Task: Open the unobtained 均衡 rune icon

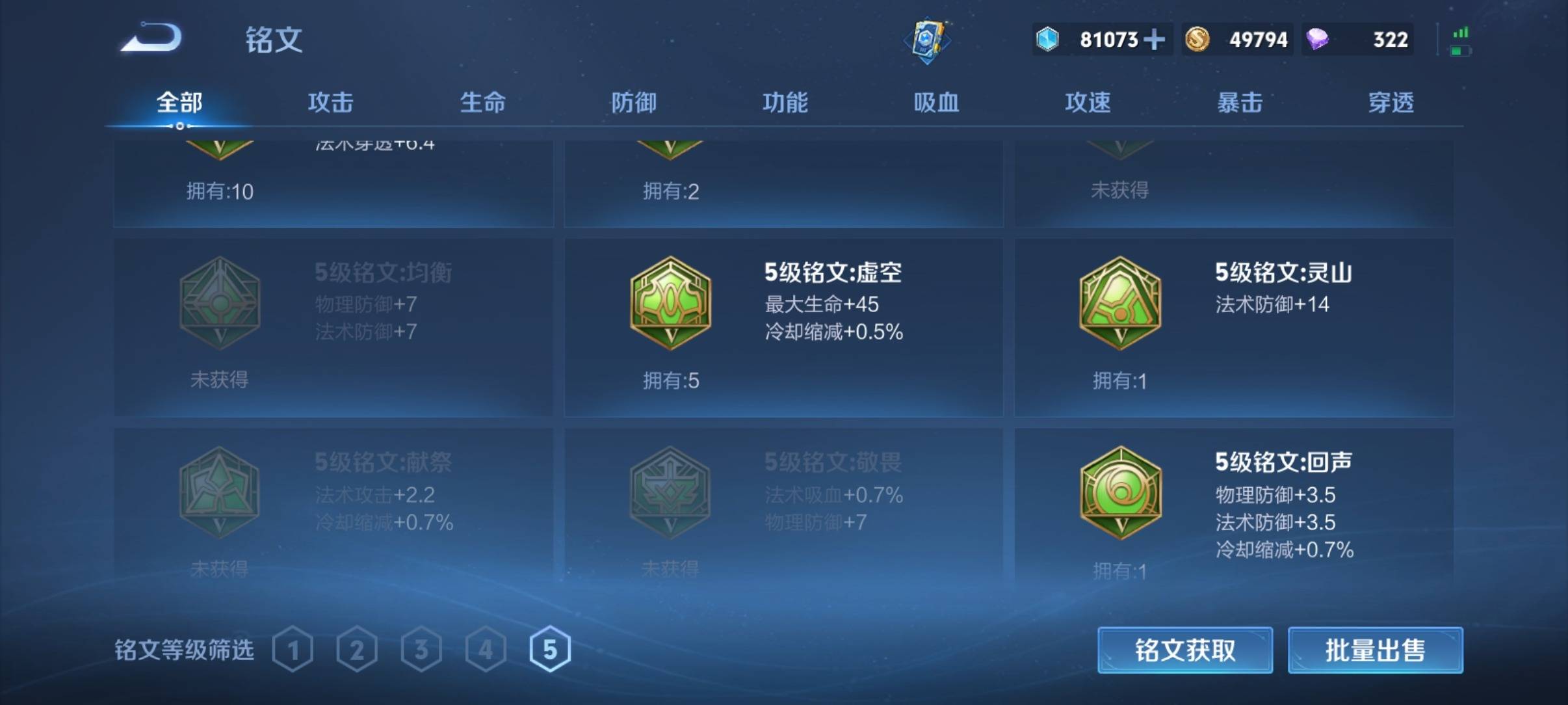Action: (221, 302)
